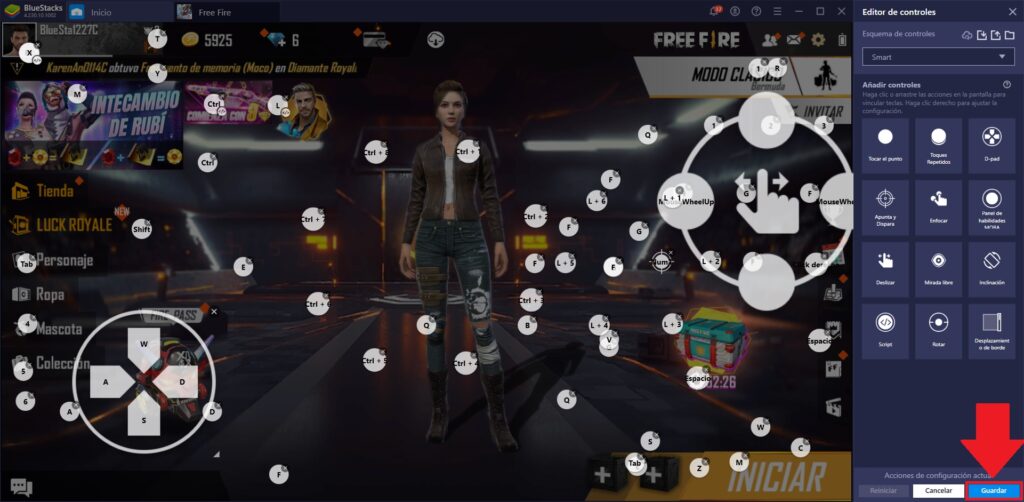The height and width of the screenshot is (502, 1024).
Task: Add a D-pad control
Action: (x=991, y=144)
